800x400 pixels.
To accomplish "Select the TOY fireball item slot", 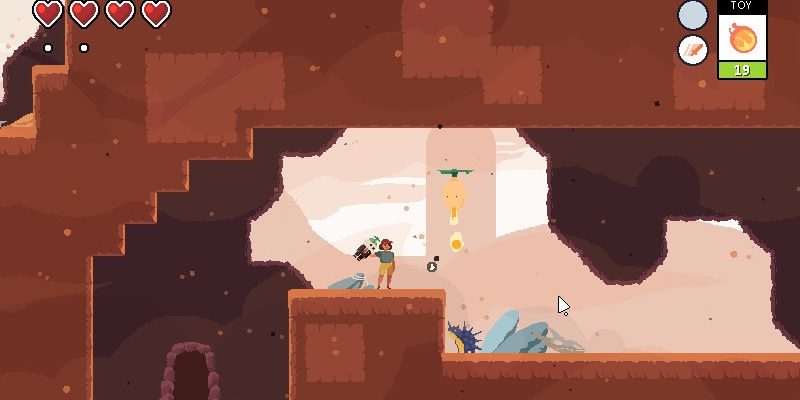I will 742,39.
